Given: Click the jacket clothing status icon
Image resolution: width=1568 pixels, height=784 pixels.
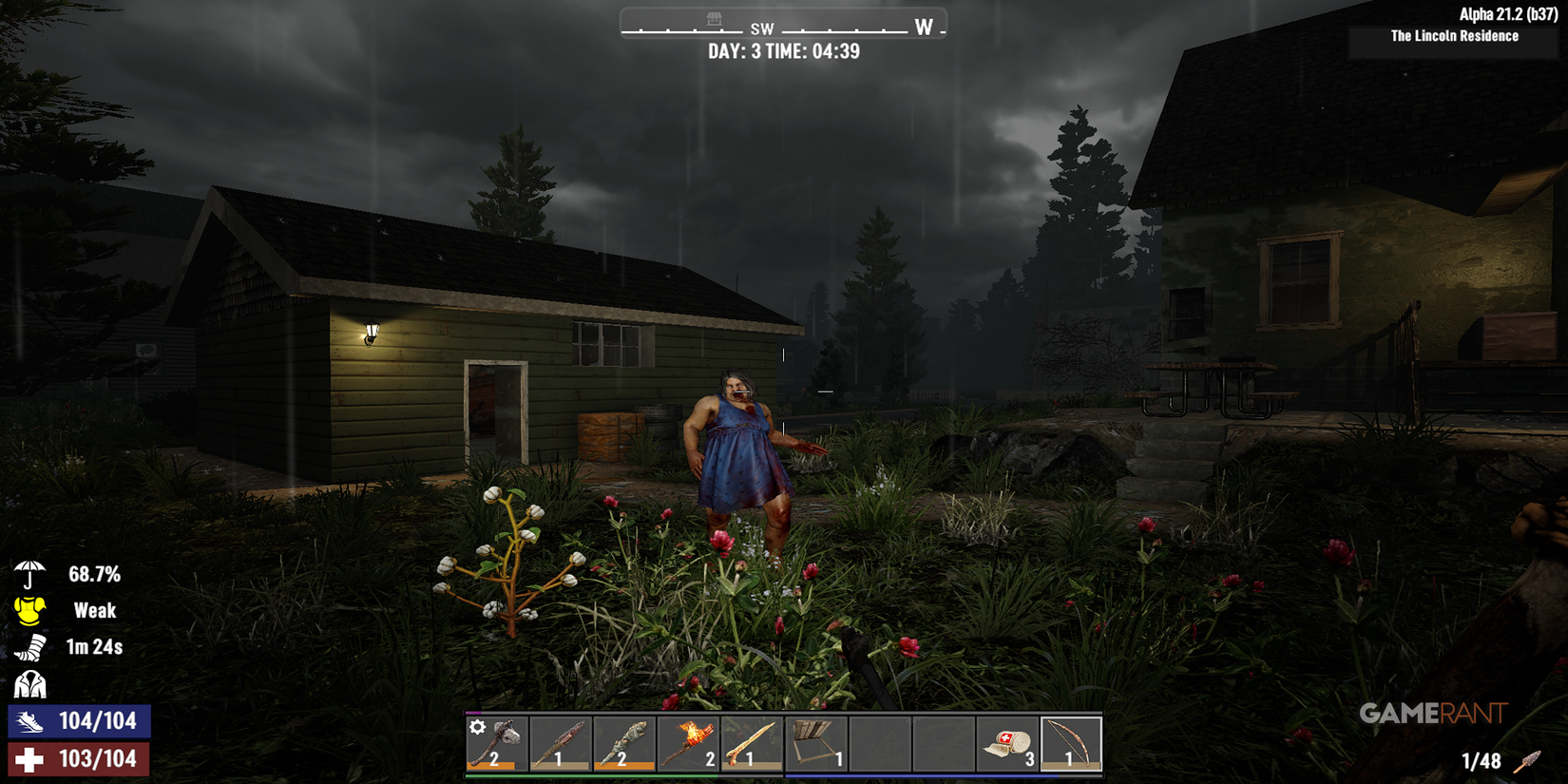Looking at the screenshot, I should point(29,684).
